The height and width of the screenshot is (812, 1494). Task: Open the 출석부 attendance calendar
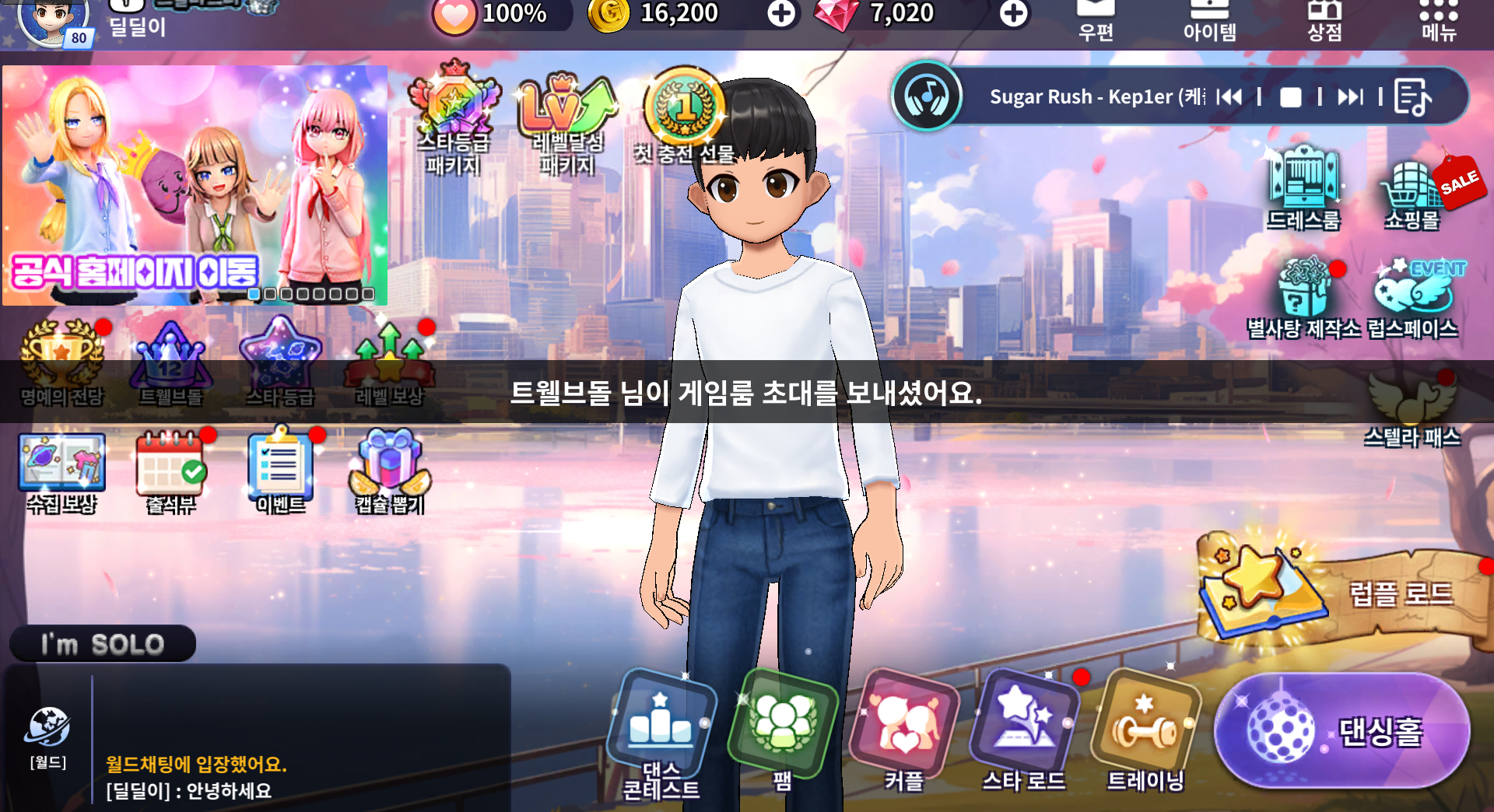171,471
